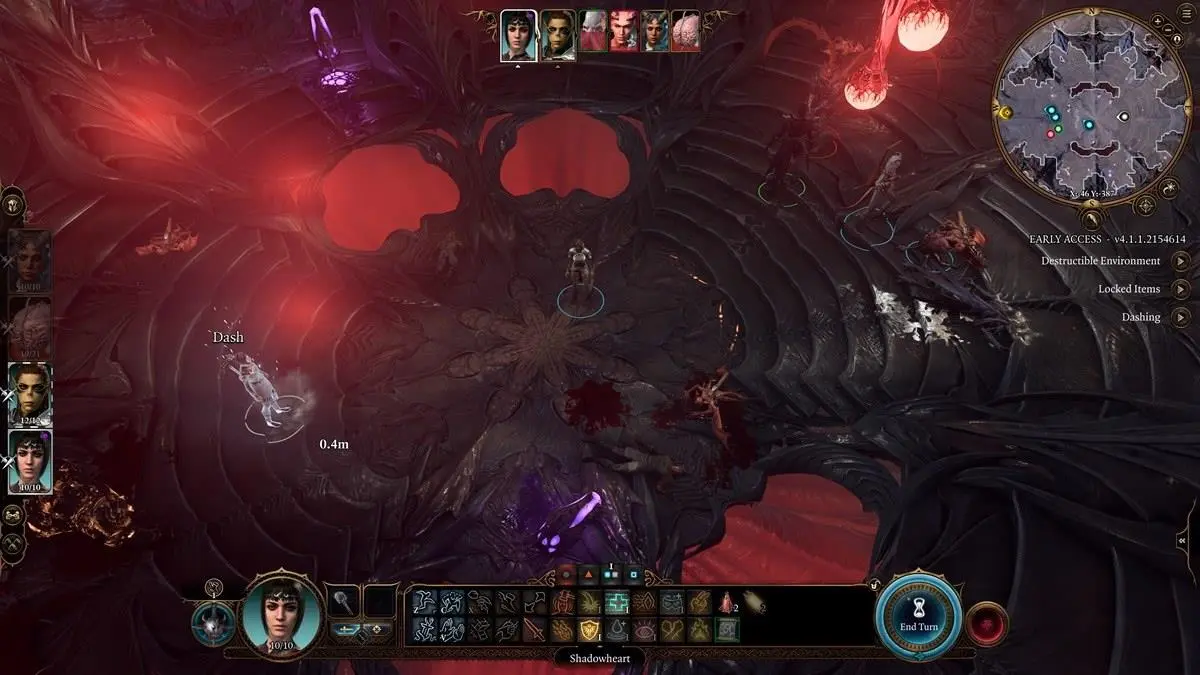This screenshot has height=675, width=1200.
Task: Use the sword attack icon on hotbar
Action: point(533,629)
